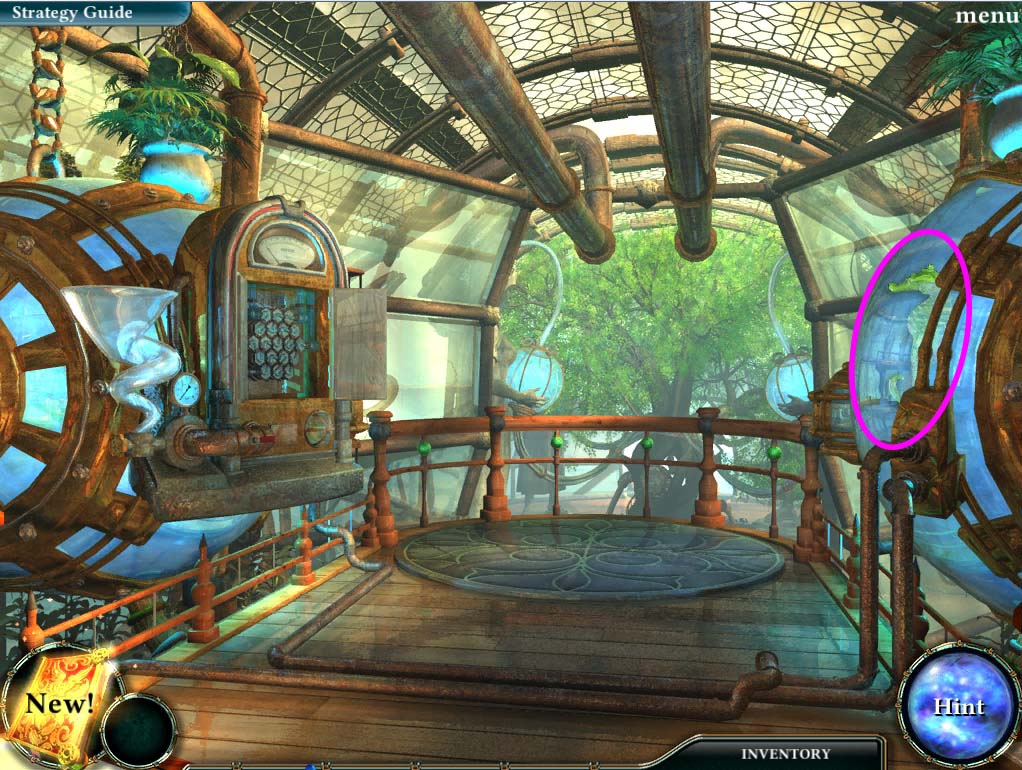Expand the Inventory panel
This screenshot has height=770, width=1022.
pyautogui.click(x=784, y=753)
